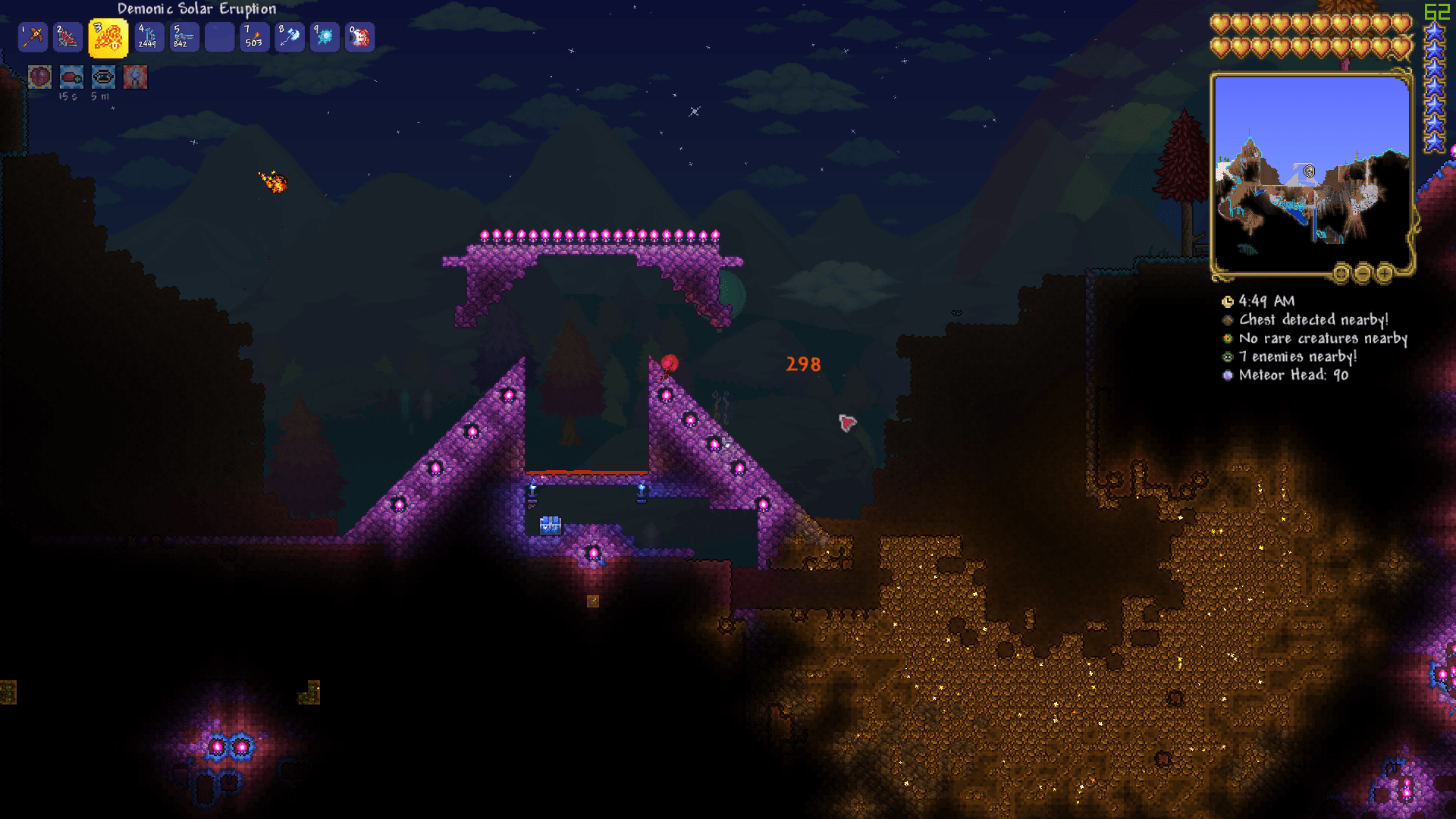Select the bow in hotbar slot 4
This screenshot has width=1456, height=819.
click(x=149, y=36)
